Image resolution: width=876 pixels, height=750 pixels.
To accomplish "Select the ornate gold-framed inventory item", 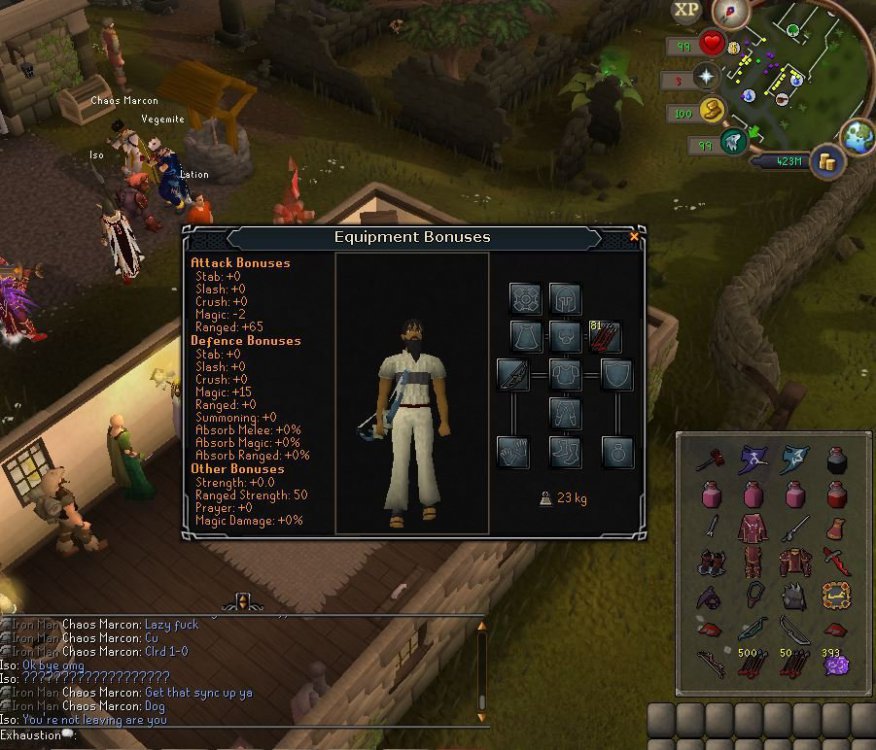I will pyautogui.click(x=836, y=597).
